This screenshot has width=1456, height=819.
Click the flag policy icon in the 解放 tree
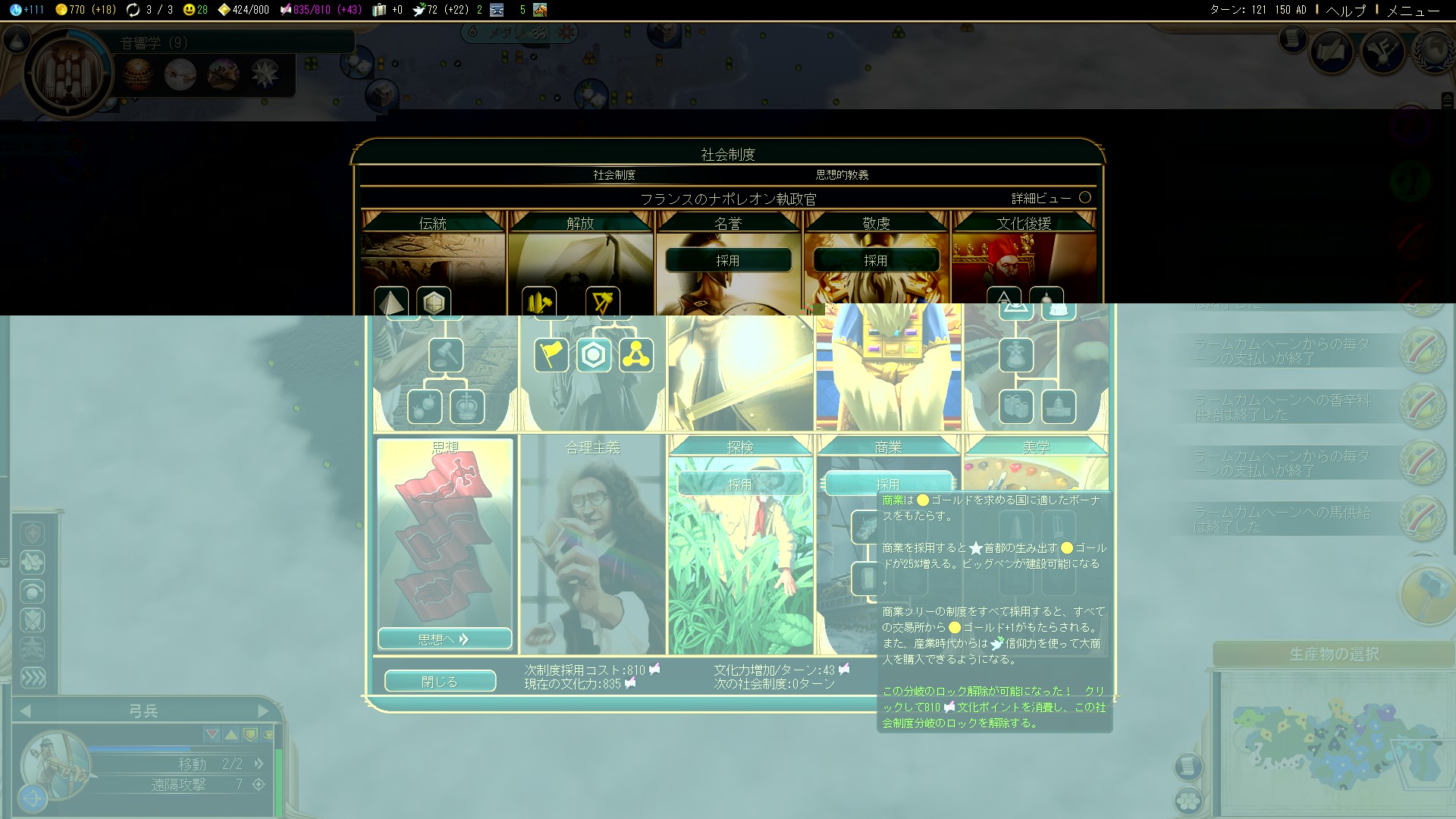pyautogui.click(x=551, y=353)
